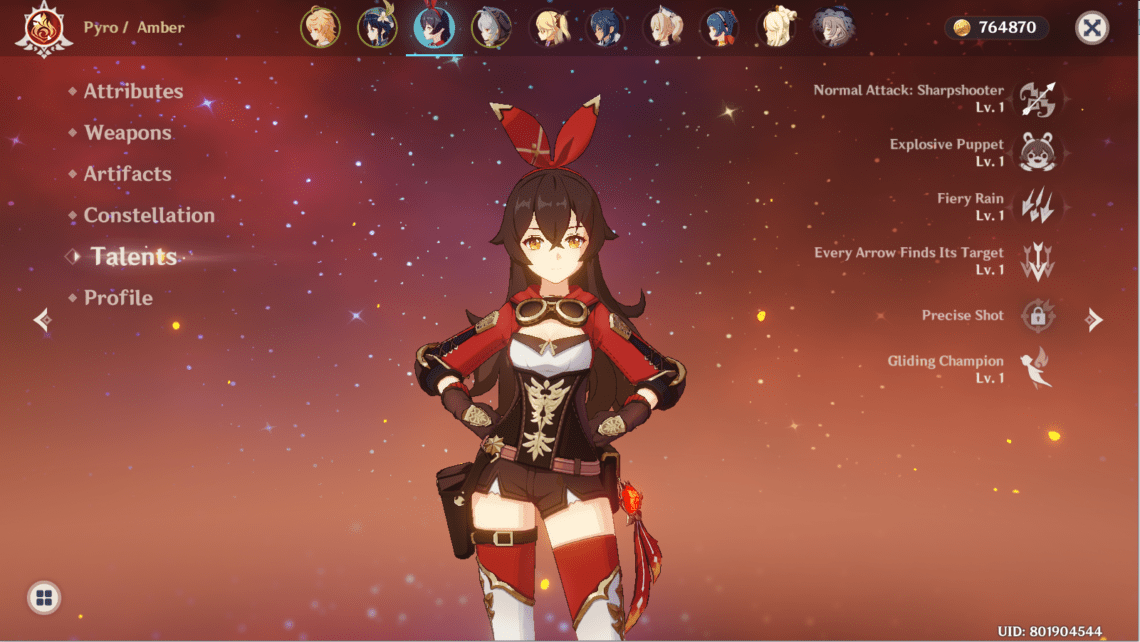Open the Normal Attack: Sharpshooter talent
Image resolution: width=1140 pixels, height=642 pixels.
click(1037, 98)
